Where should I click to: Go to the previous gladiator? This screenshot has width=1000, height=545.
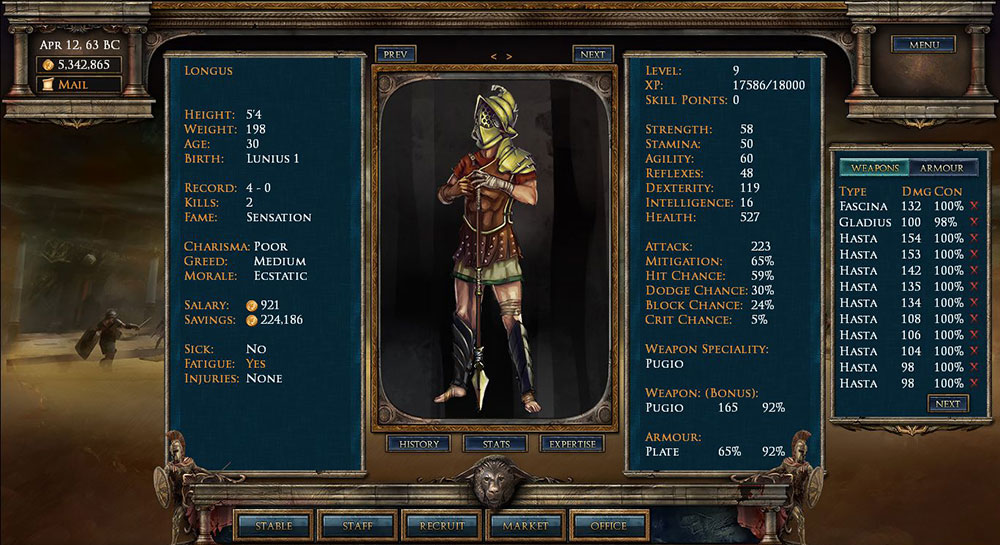[x=396, y=55]
